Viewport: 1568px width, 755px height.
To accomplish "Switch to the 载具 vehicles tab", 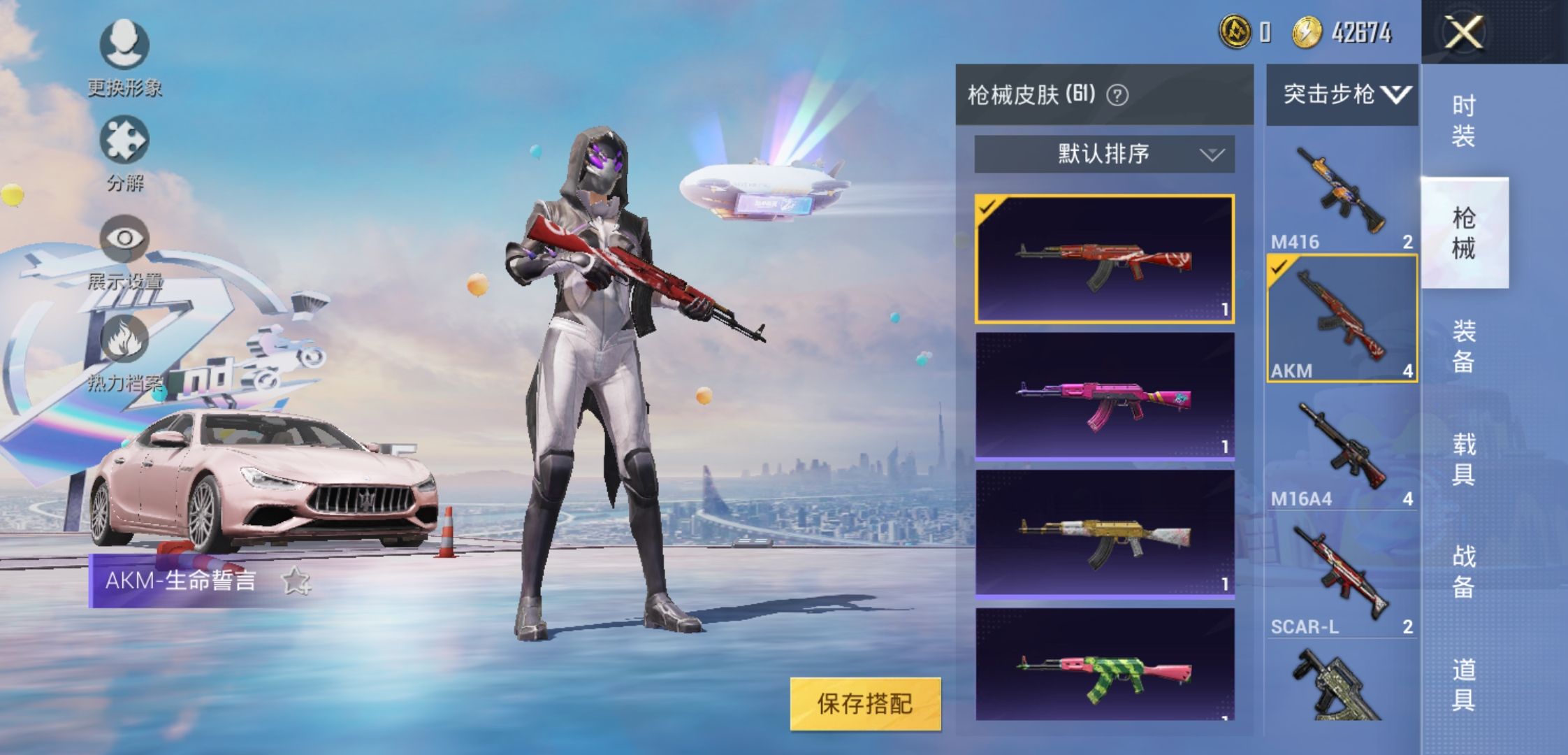I will tap(1464, 459).
